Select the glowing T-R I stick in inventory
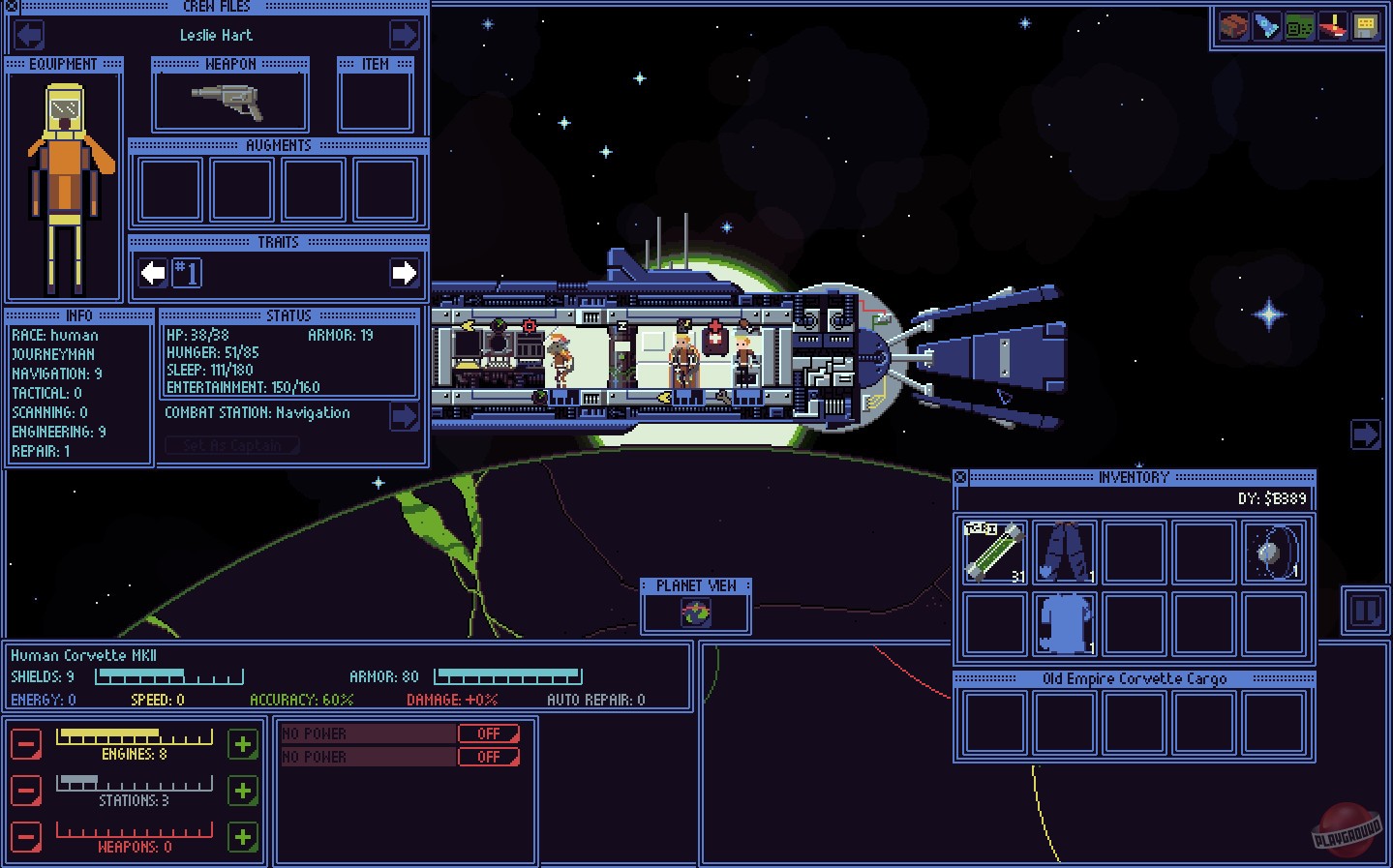 click(x=993, y=552)
